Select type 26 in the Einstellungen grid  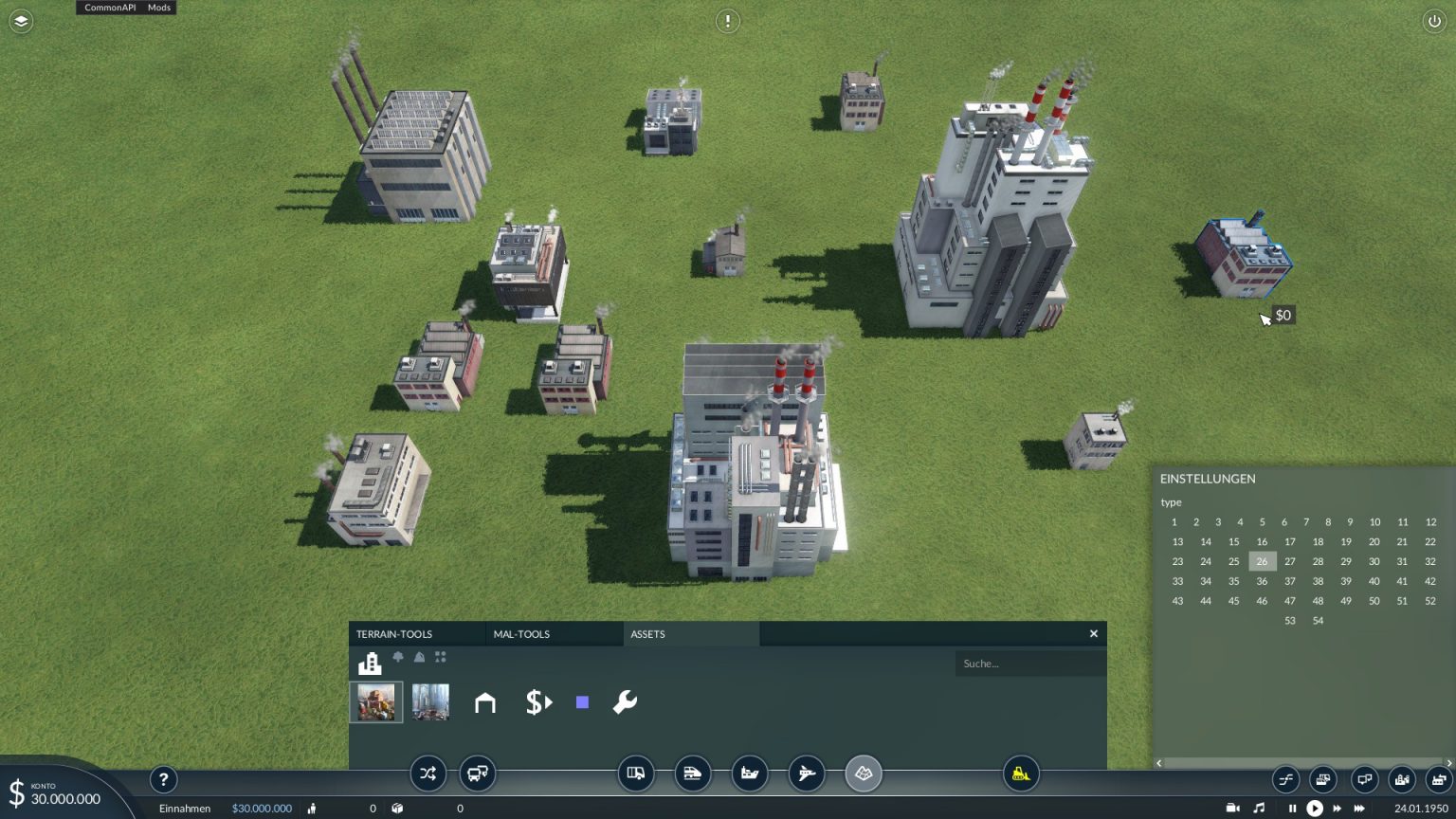click(x=1262, y=561)
